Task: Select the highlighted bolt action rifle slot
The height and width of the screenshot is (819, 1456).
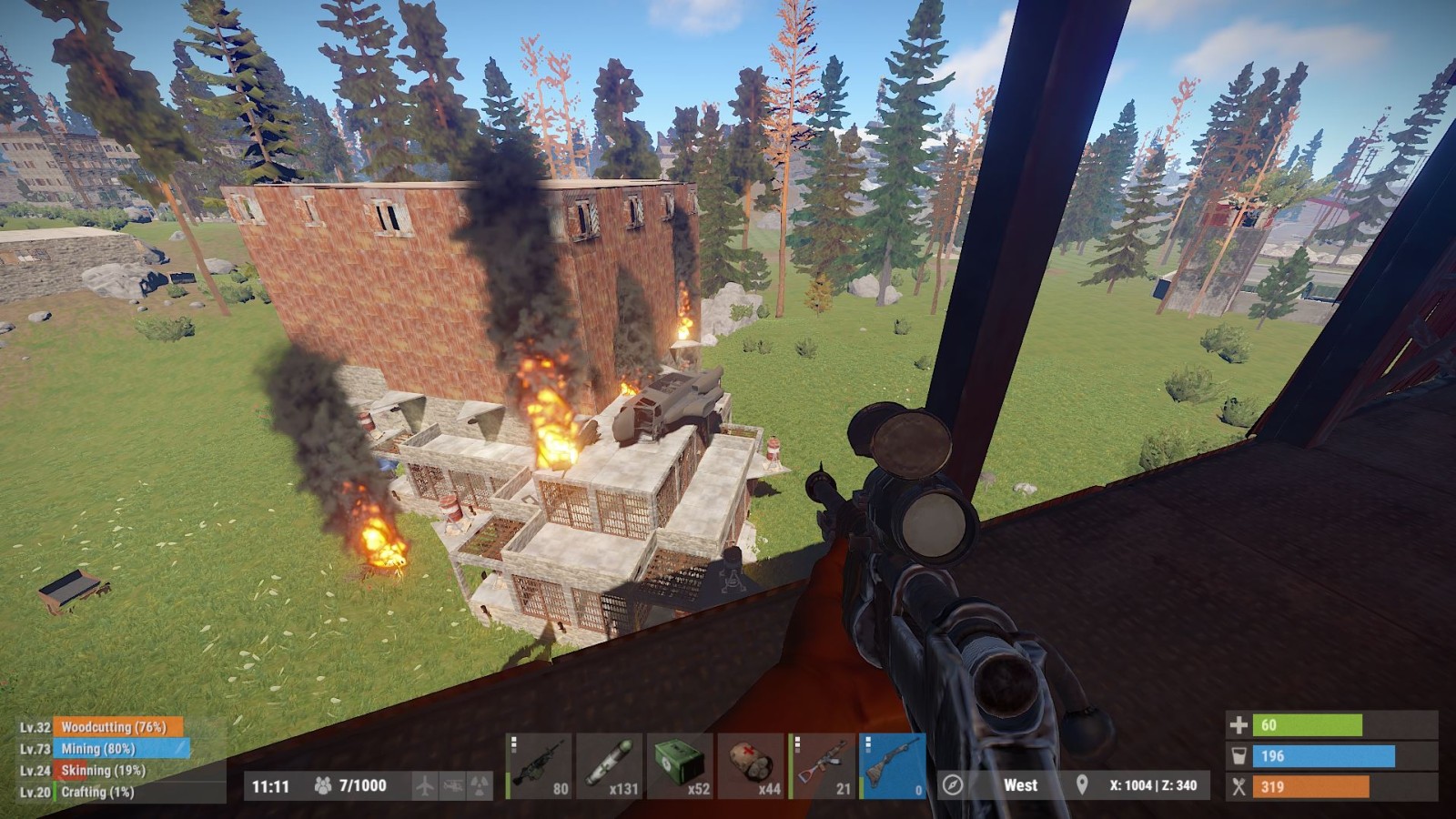Action: pyautogui.click(x=893, y=765)
